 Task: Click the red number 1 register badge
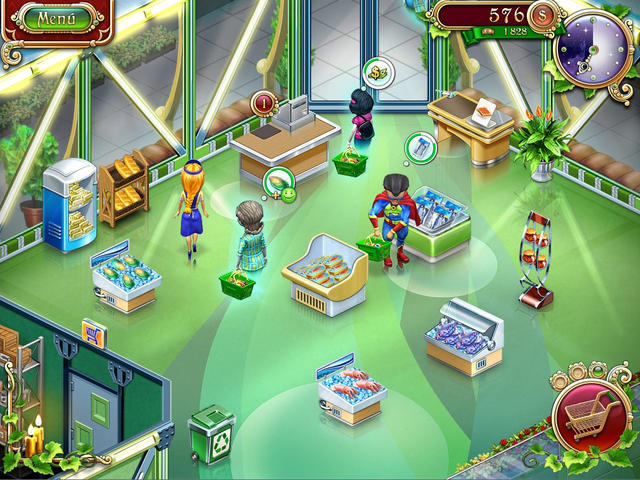[x=264, y=103]
